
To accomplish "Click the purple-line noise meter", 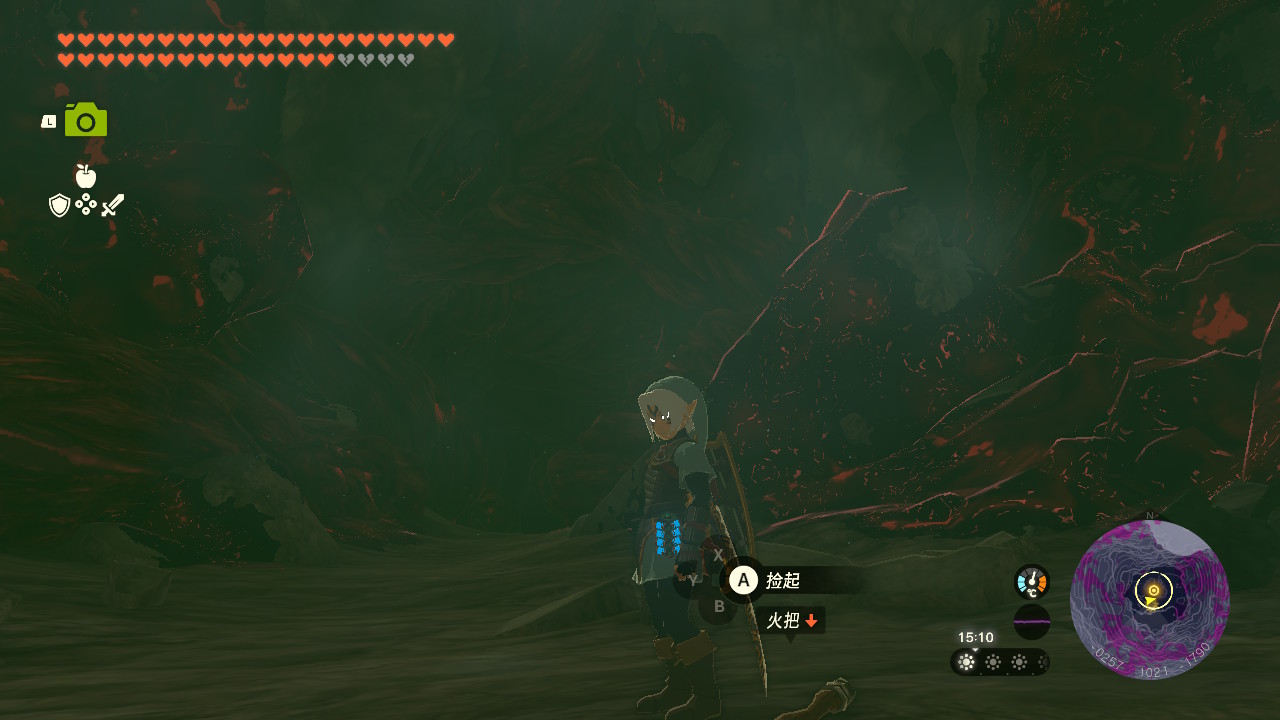I will point(1031,622).
